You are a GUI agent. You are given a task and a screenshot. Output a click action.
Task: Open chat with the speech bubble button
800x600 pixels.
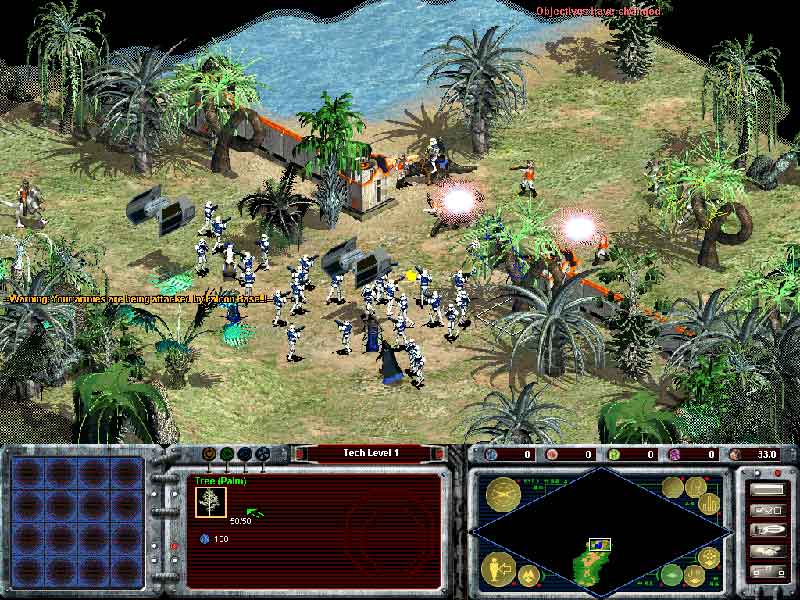(767, 529)
